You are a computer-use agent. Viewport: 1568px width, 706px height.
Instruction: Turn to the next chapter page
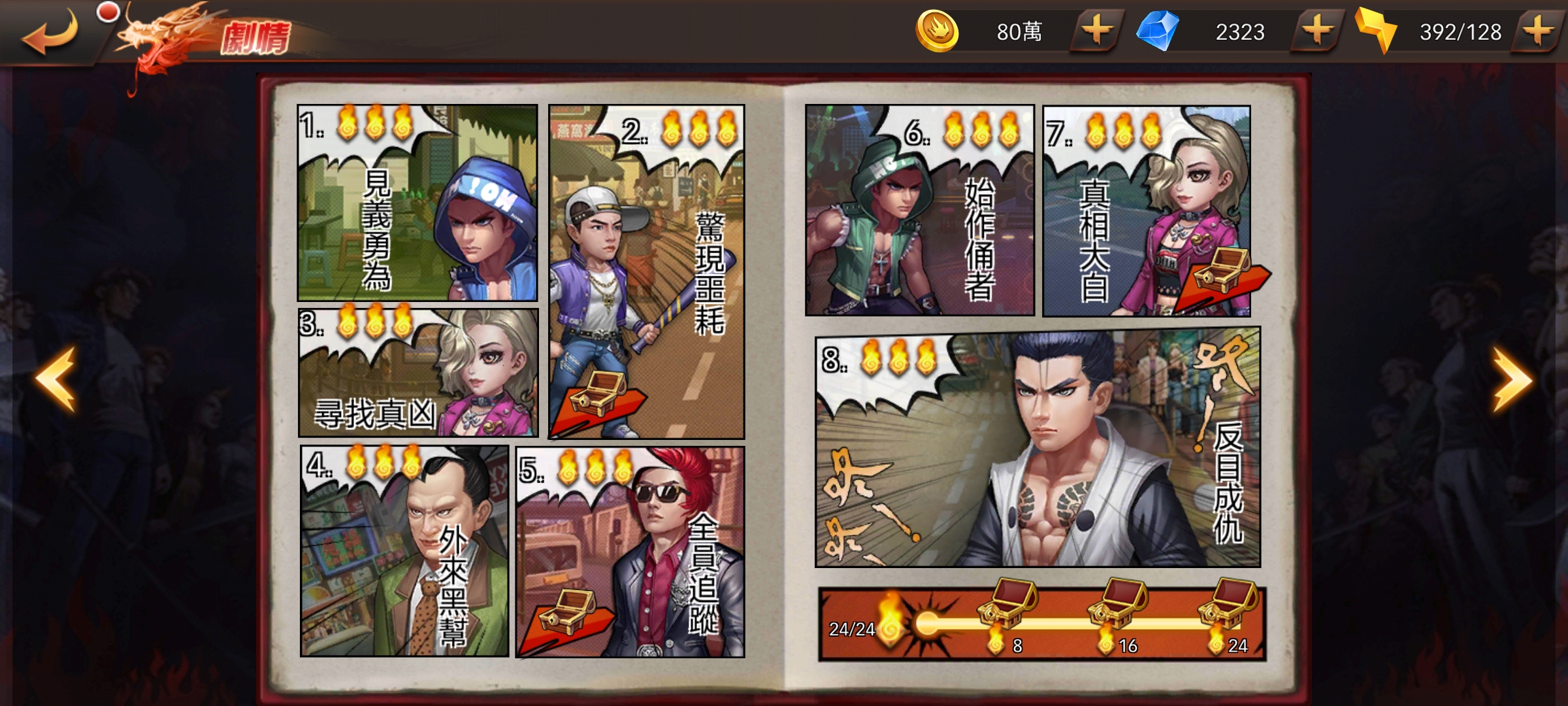[1512, 379]
